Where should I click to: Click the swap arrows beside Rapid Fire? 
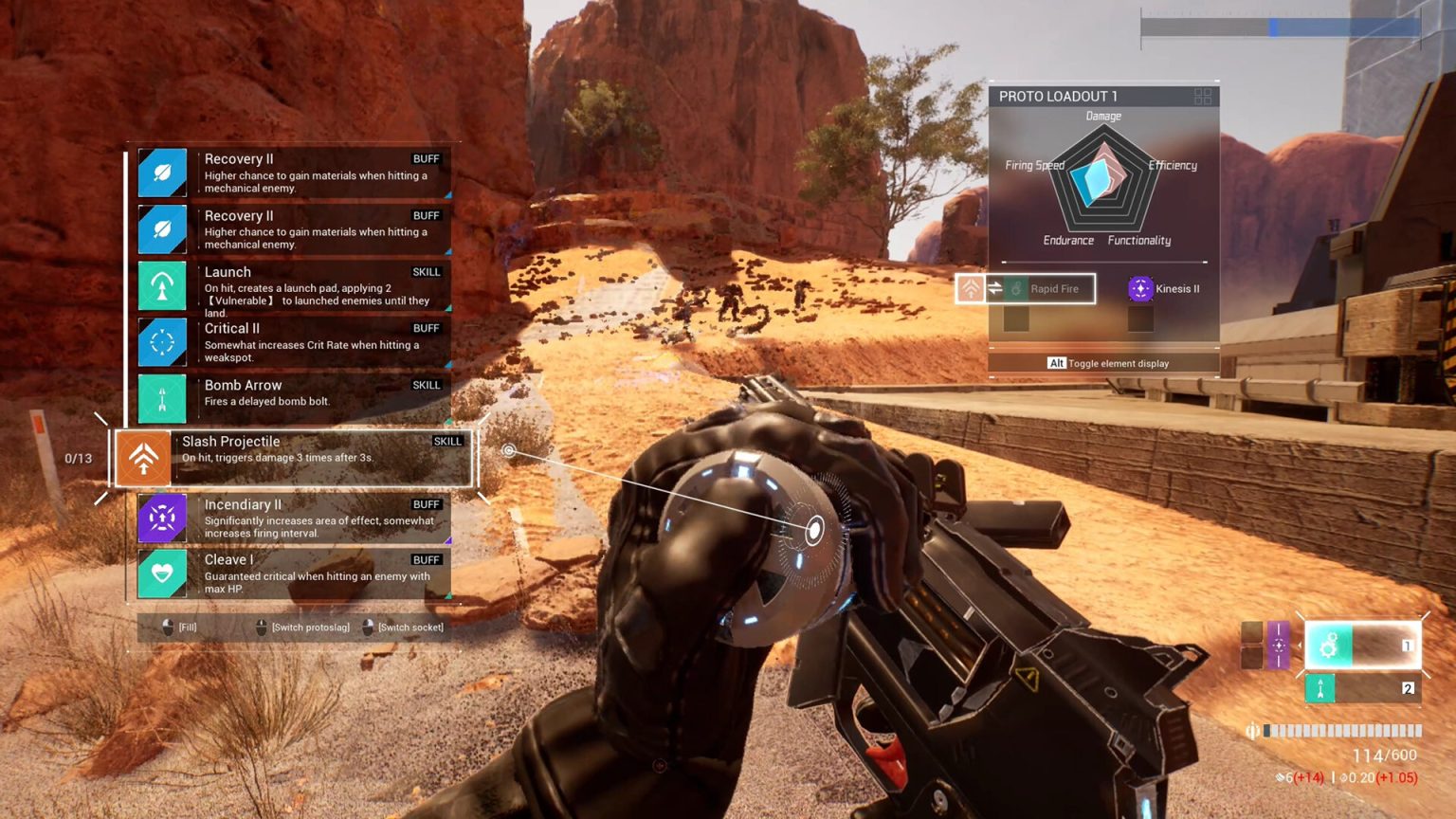[x=993, y=289]
